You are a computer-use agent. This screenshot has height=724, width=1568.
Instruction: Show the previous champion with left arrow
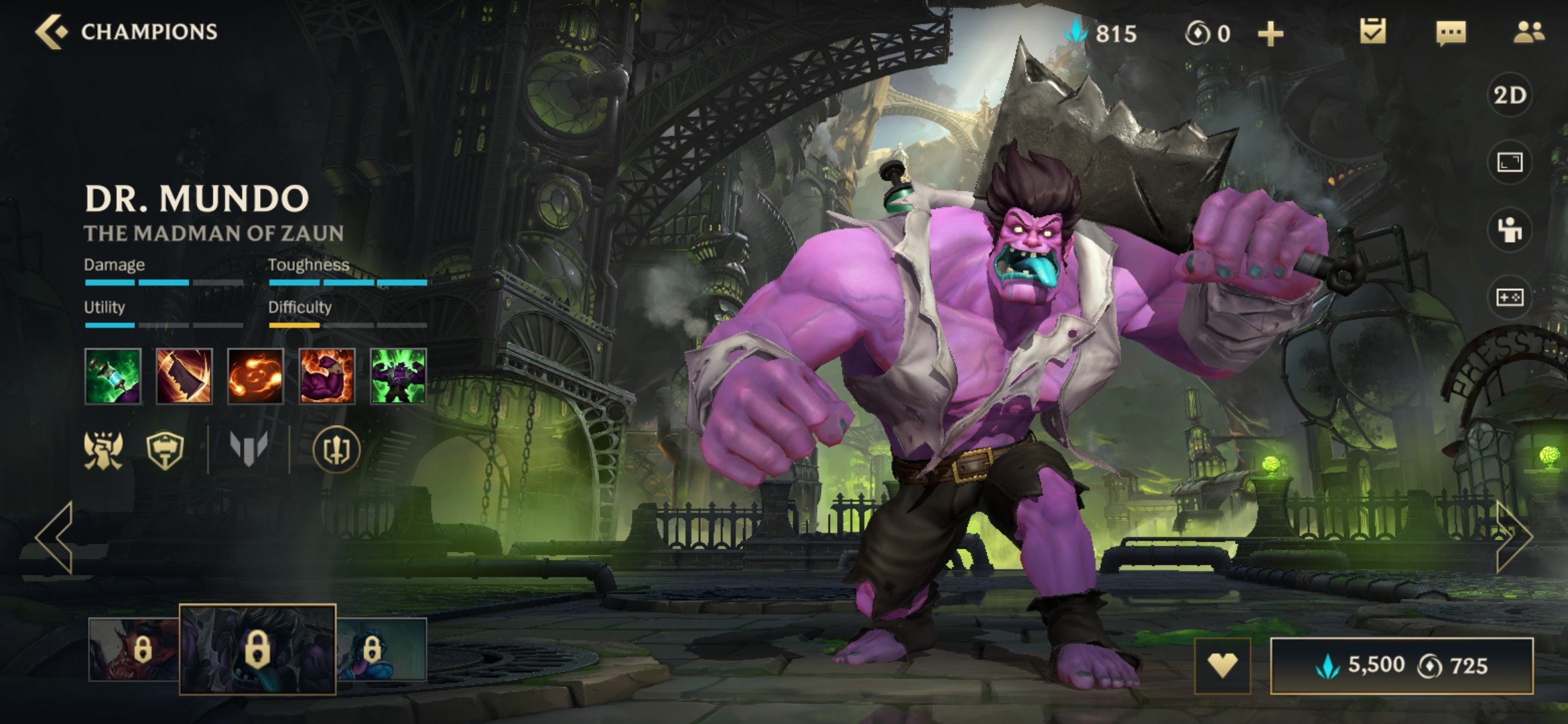pos(55,536)
